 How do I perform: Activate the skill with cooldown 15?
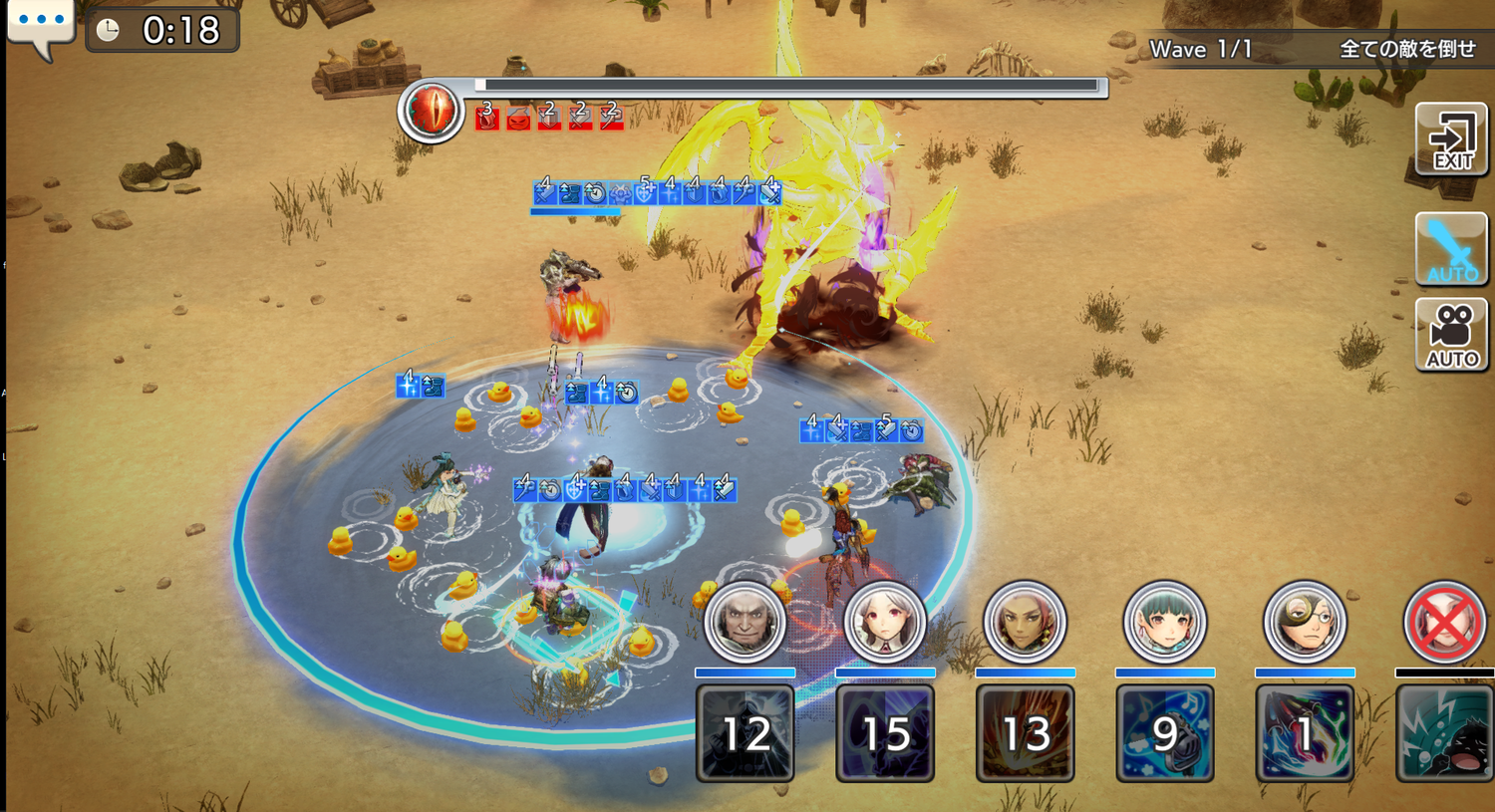pyautogui.click(x=885, y=733)
